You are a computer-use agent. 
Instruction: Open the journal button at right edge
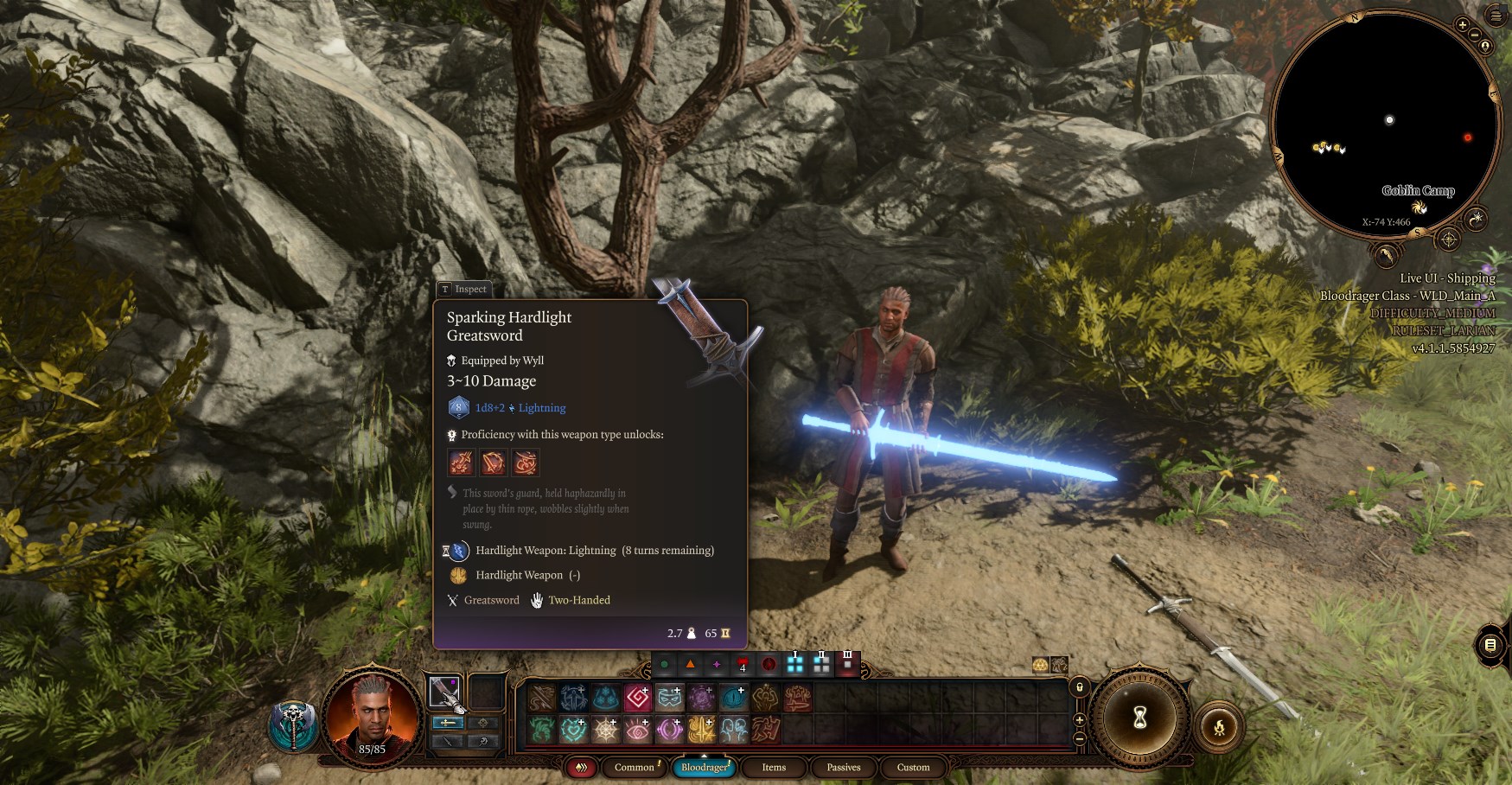pos(1491,645)
